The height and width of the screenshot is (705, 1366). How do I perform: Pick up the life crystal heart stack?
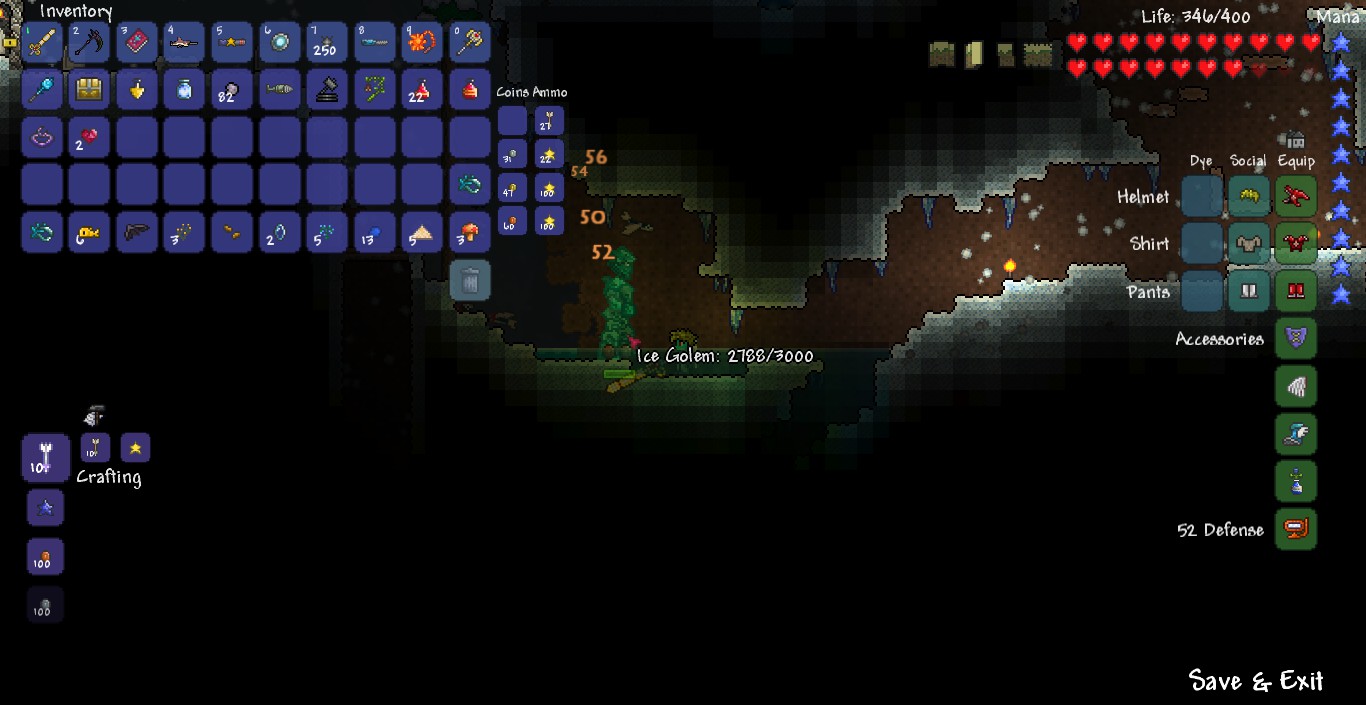[89, 137]
